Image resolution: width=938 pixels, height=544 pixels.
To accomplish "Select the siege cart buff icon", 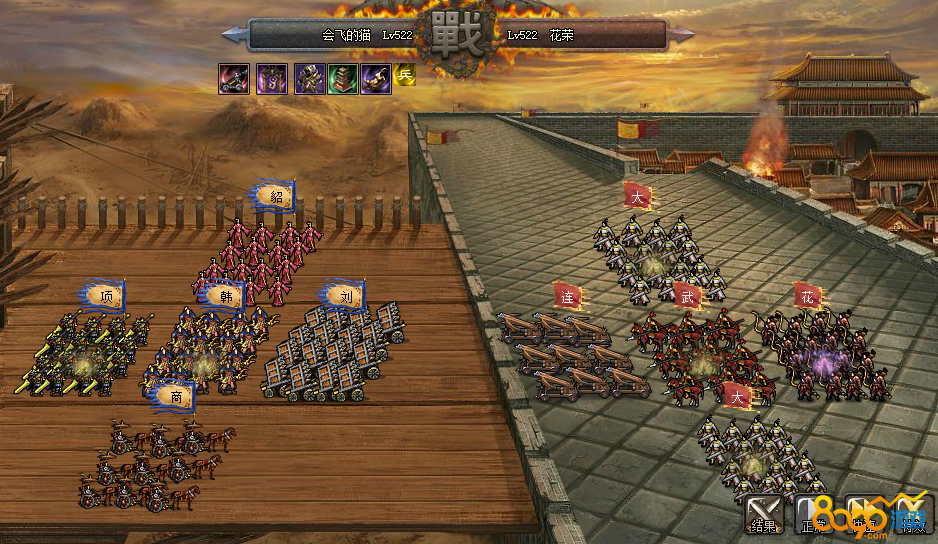I will tap(233, 78).
